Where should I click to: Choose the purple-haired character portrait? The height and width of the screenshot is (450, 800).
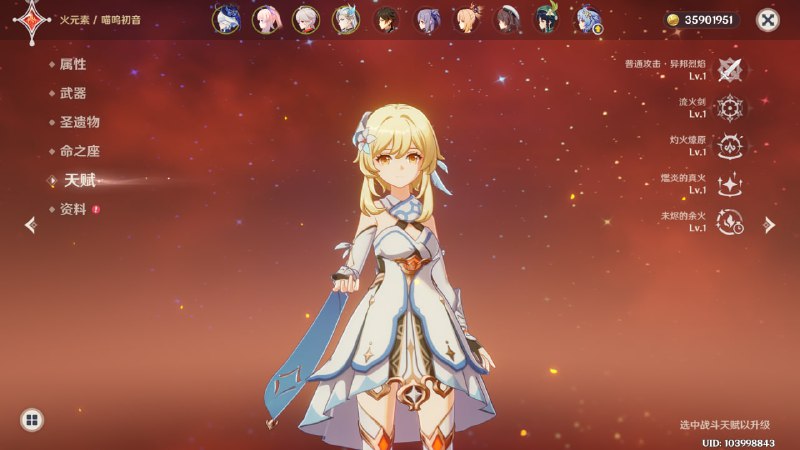coord(427,20)
